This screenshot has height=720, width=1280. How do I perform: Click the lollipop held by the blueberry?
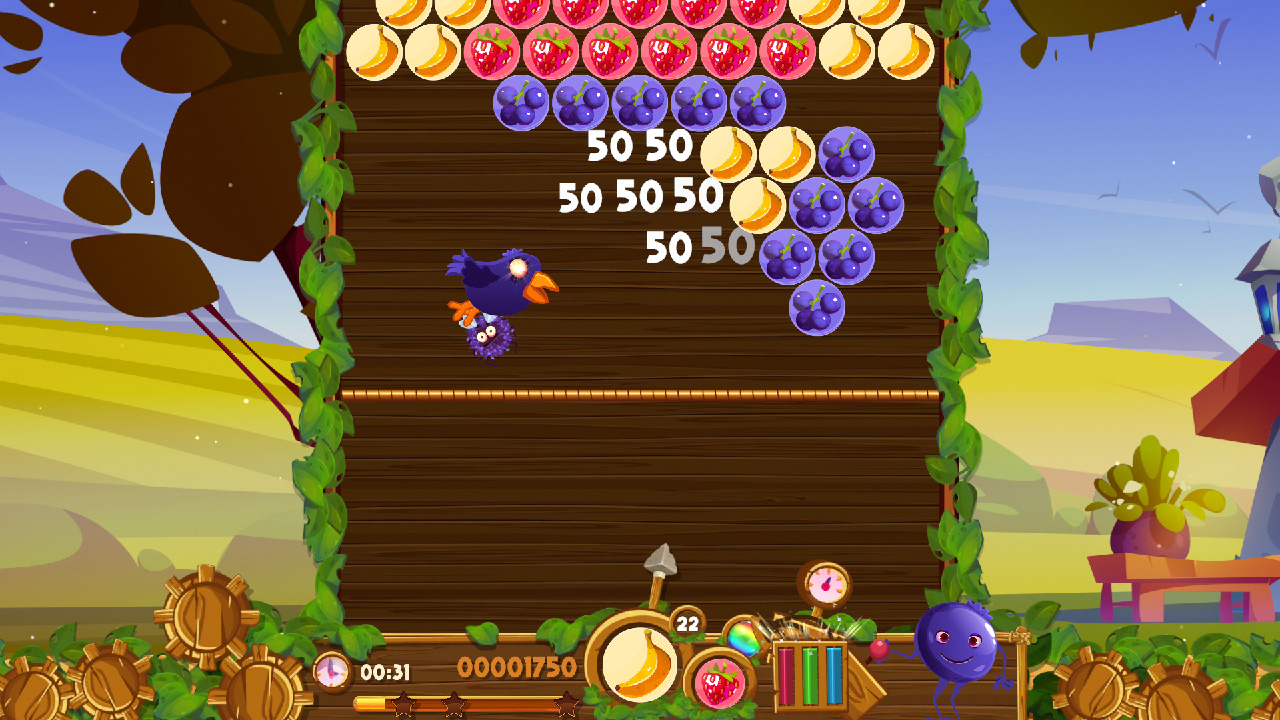pyautogui.click(x=878, y=652)
